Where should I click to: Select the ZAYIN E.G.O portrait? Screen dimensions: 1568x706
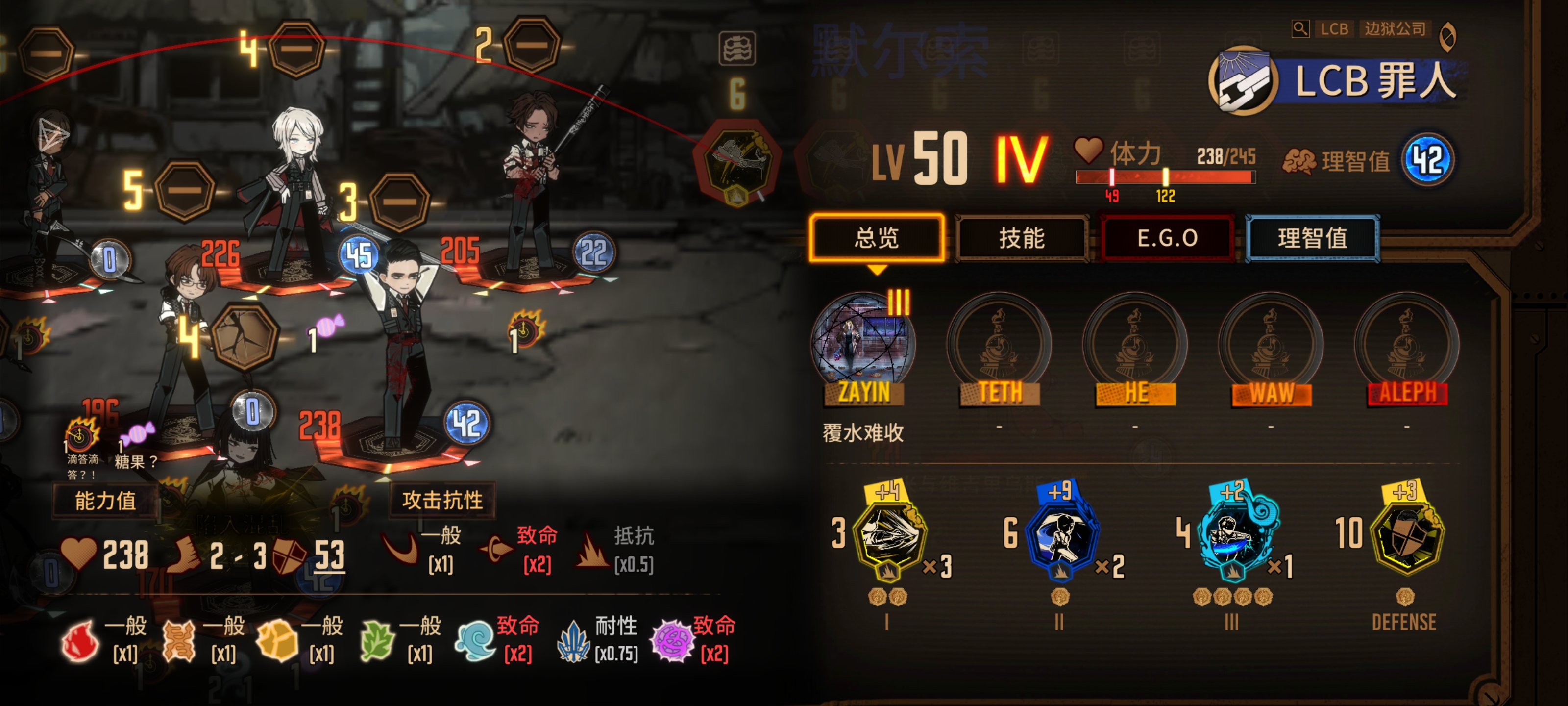pos(863,344)
